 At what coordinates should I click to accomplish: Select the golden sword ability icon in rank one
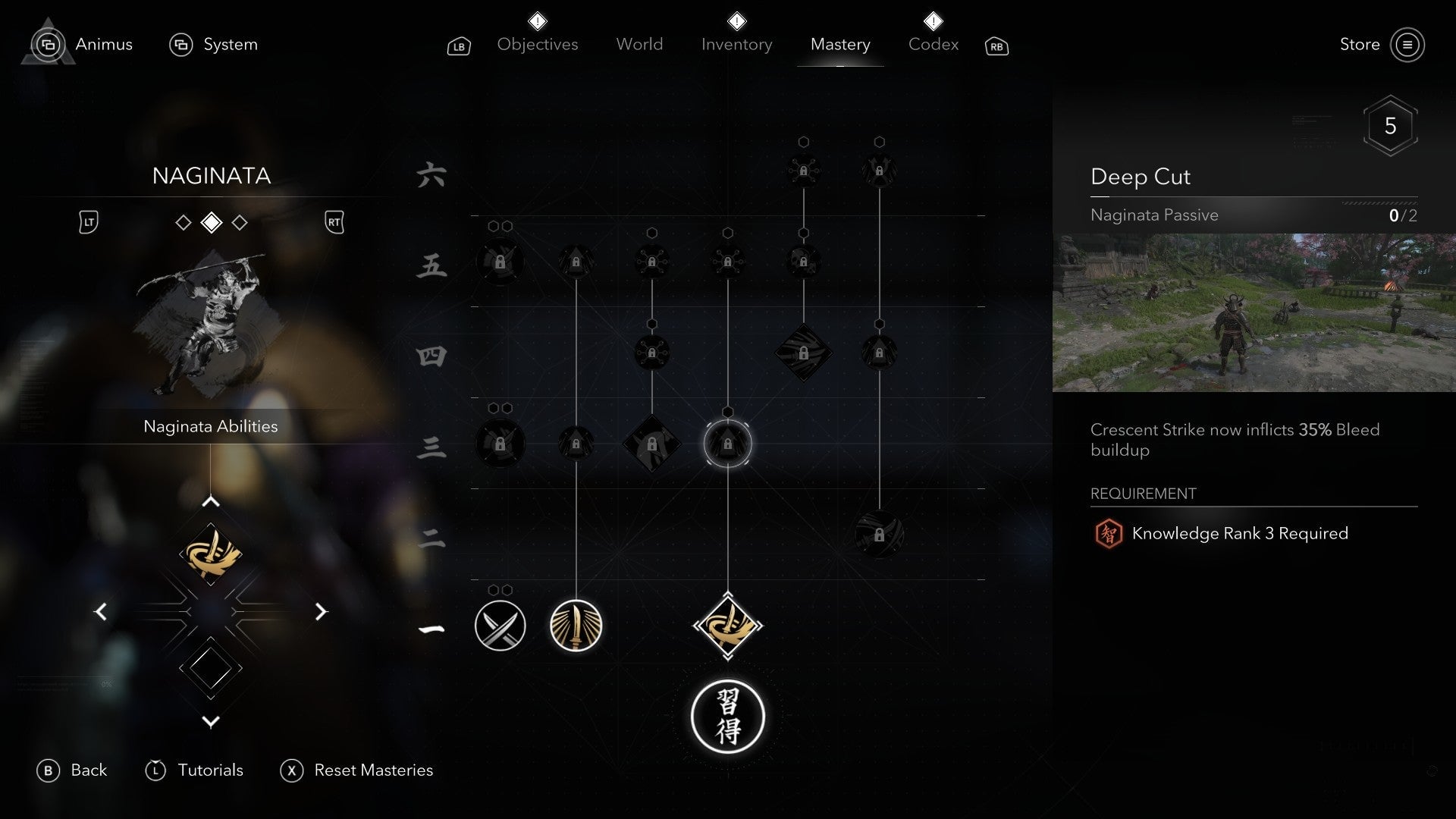tap(576, 626)
